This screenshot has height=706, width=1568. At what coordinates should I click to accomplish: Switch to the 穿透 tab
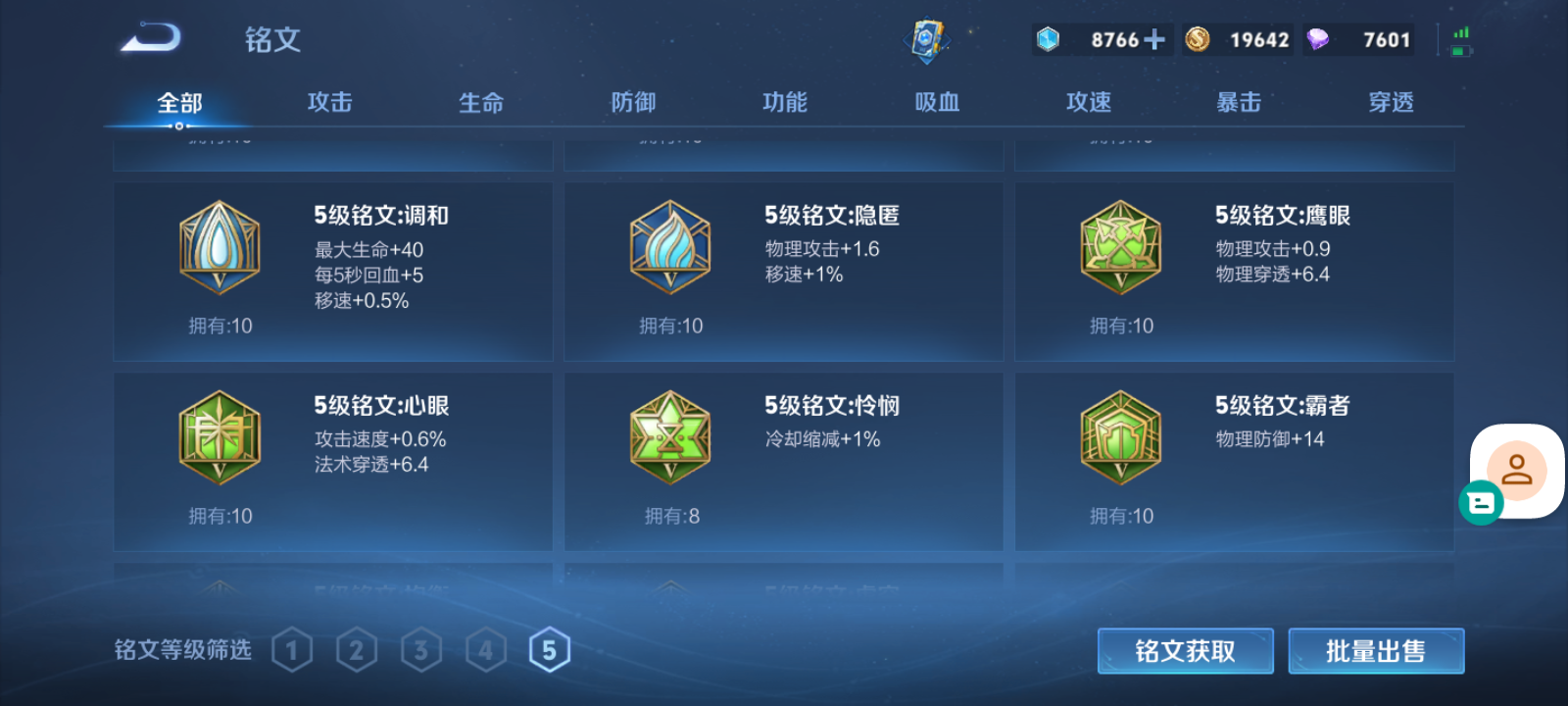pos(1391,101)
